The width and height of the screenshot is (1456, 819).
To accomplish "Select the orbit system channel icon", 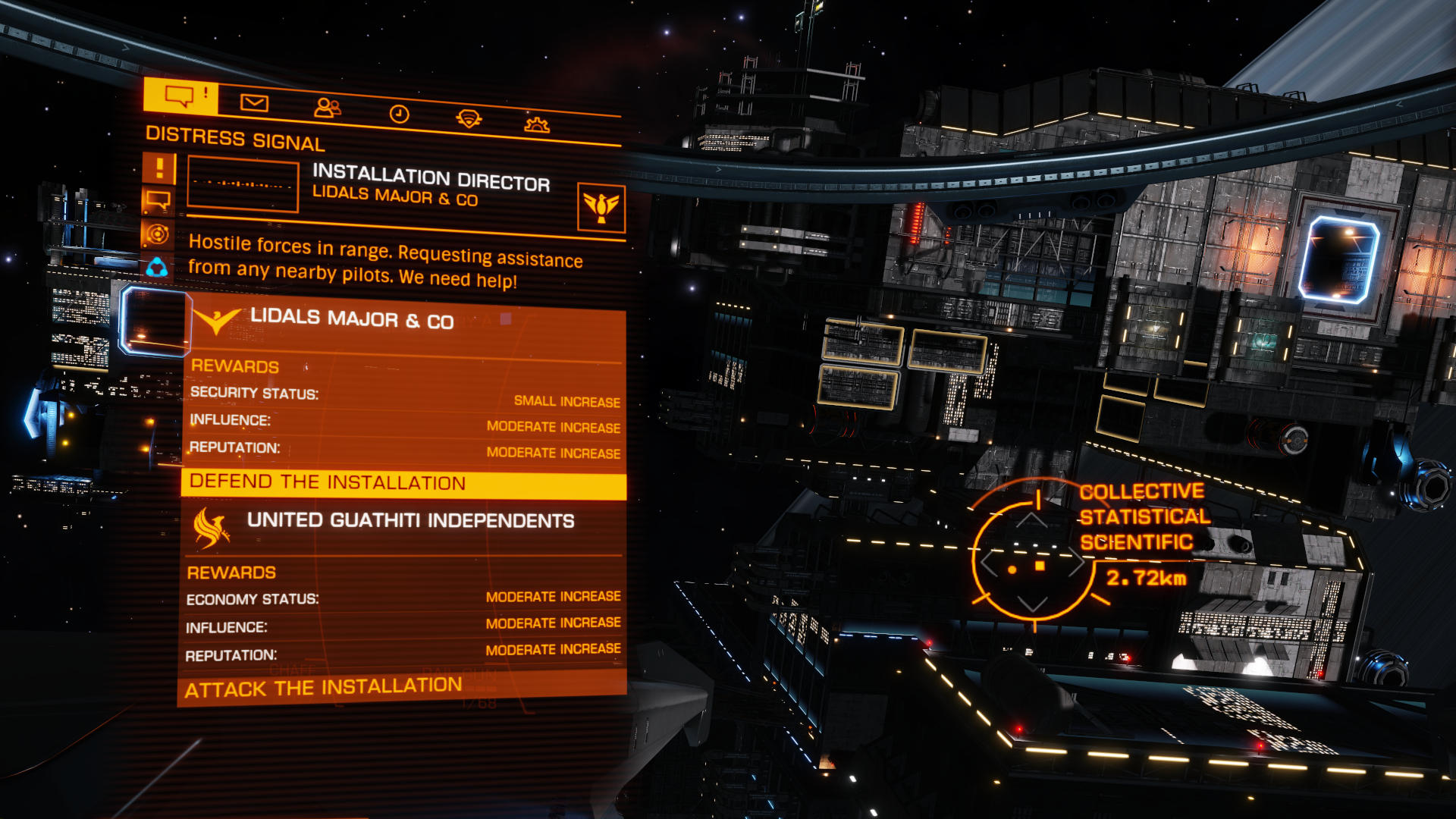I will point(158,234).
